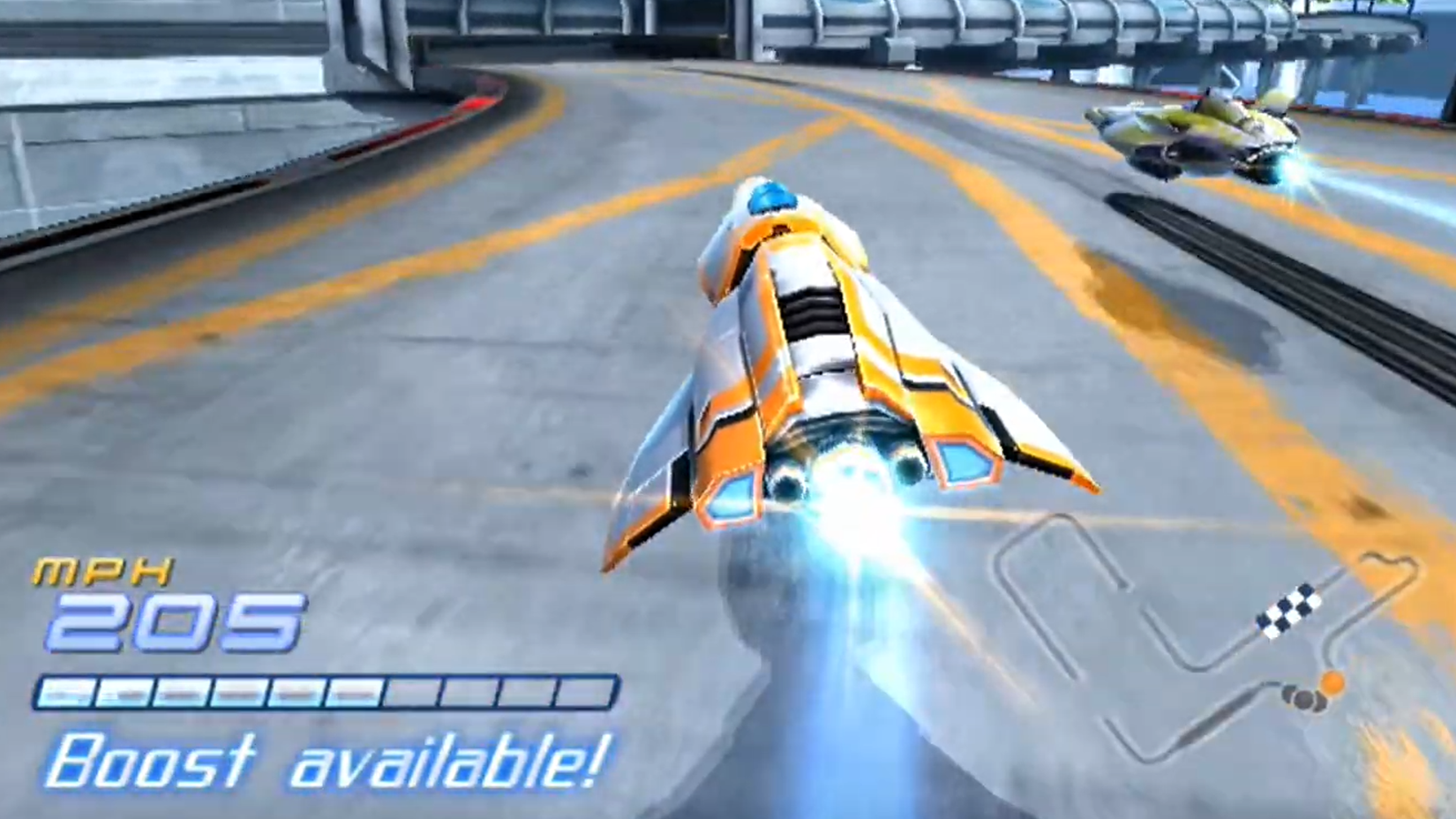This screenshot has width=1456, height=819.
Task: Click the checkered flag finish marker on the minimap
Action: click(1287, 610)
